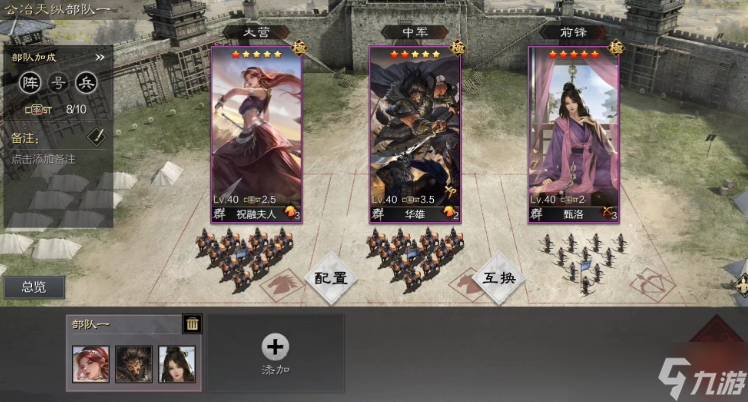Delete 部队一 using the trash icon
This screenshot has height=402, width=748.
pyautogui.click(x=192, y=323)
